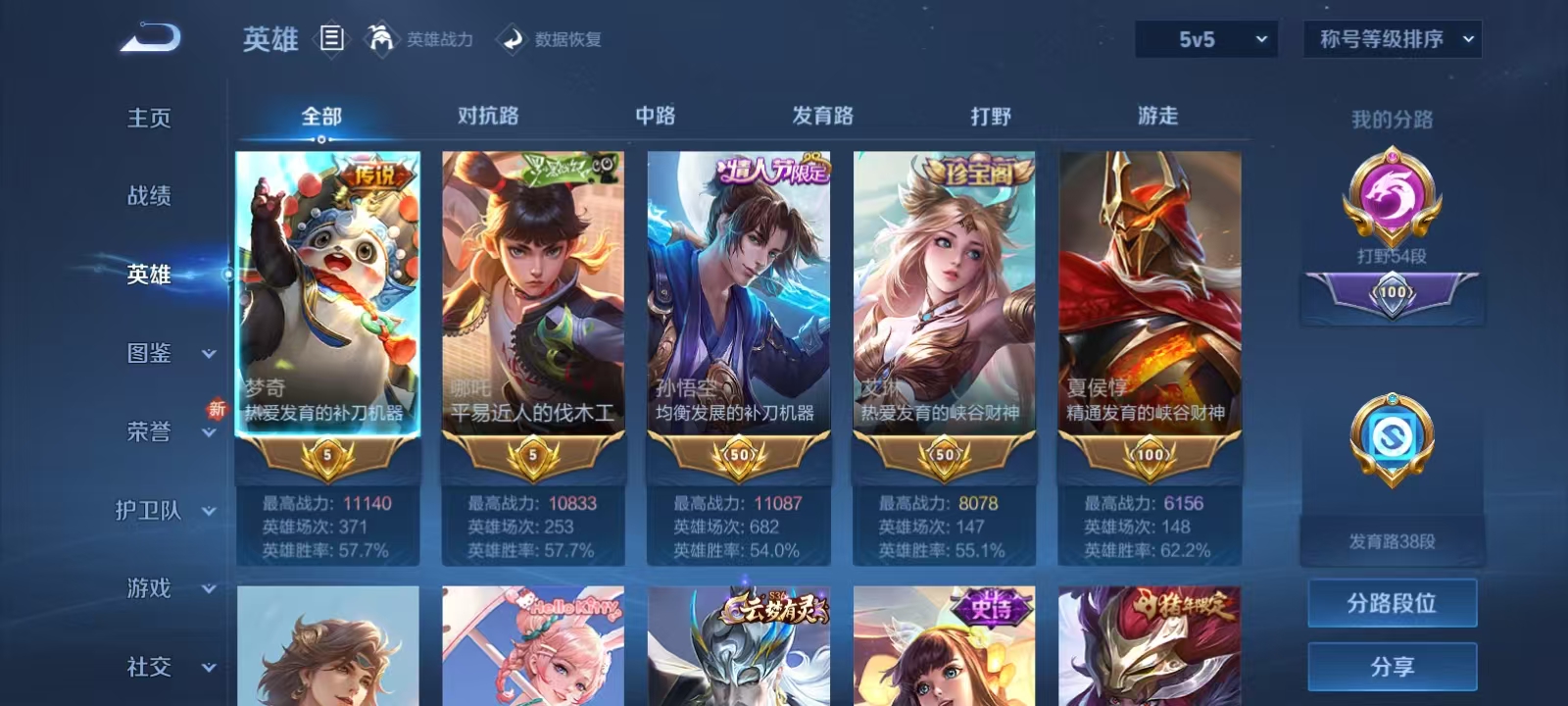Open the 英雄战力 hero power panel

coord(421,40)
